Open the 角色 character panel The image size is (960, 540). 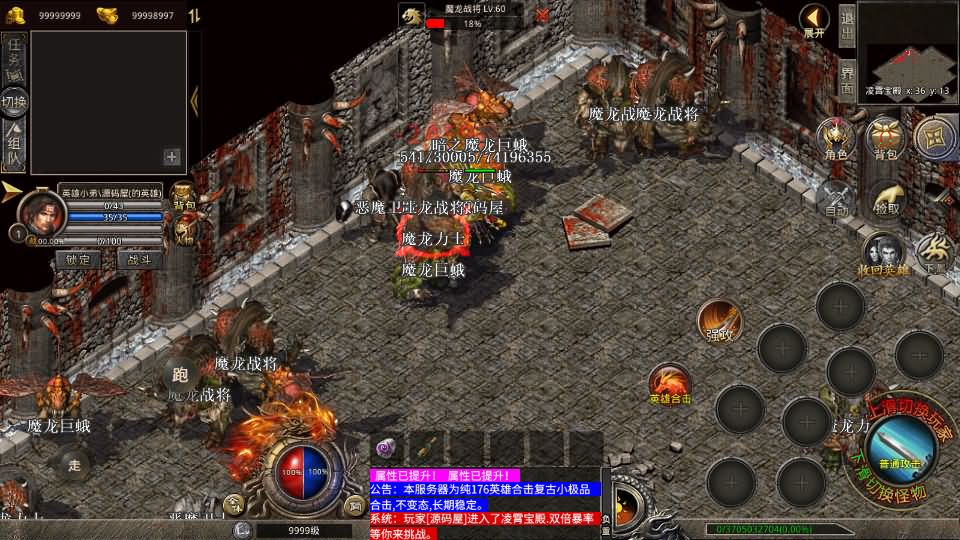(x=836, y=138)
